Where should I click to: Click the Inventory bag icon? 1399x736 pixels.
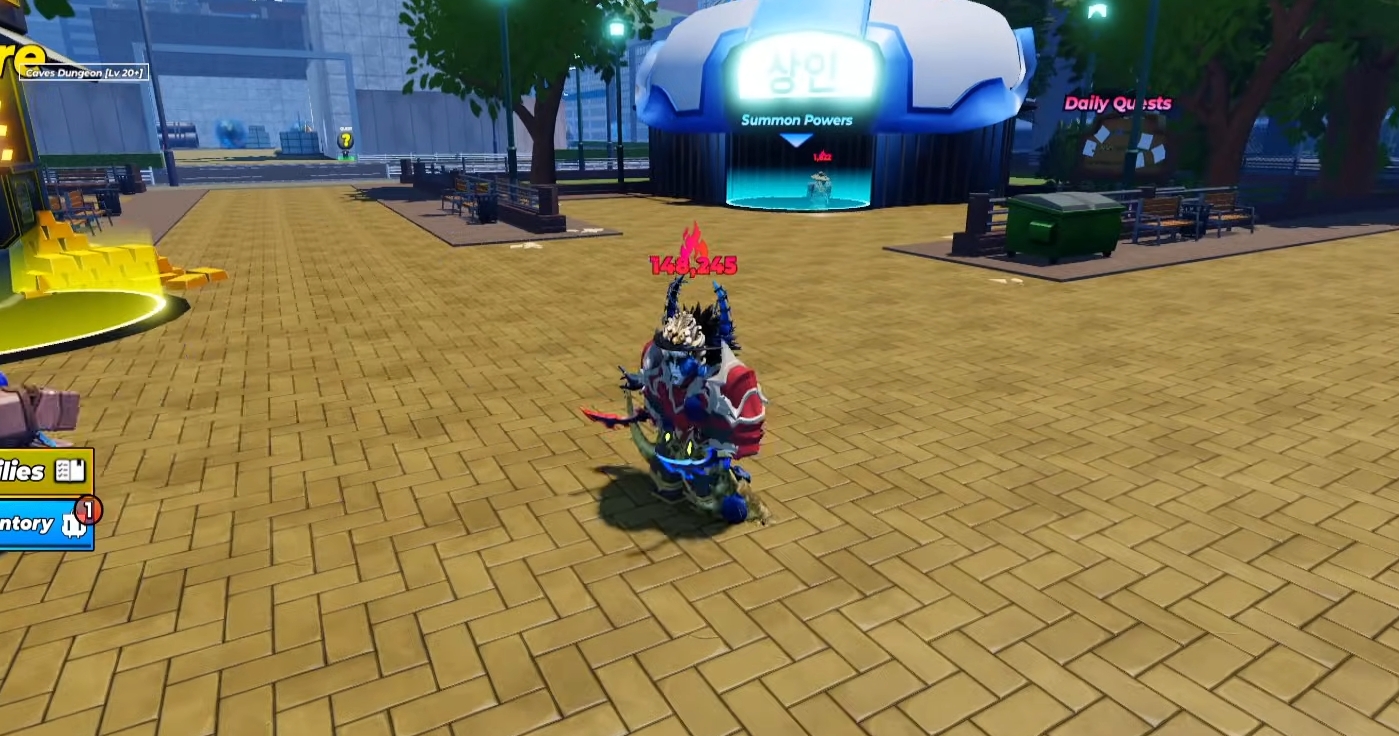pos(75,523)
